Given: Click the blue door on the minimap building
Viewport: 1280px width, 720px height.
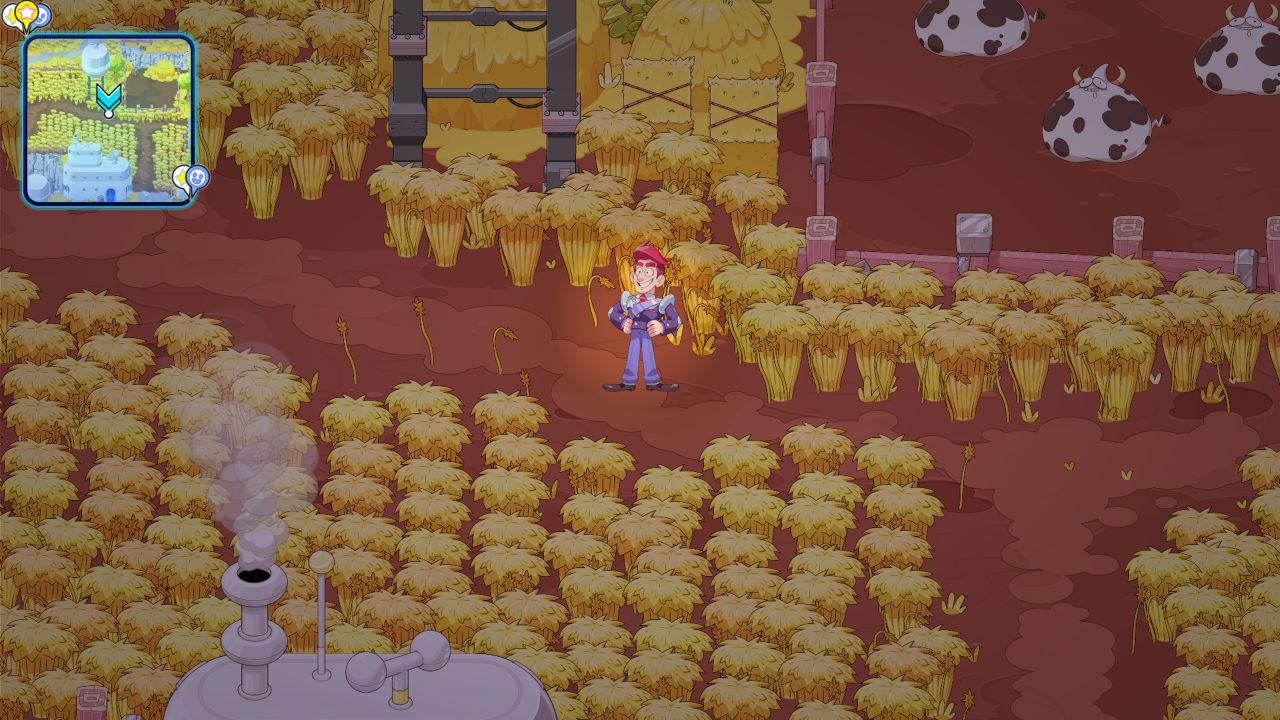Looking at the screenshot, I should click(x=110, y=192).
